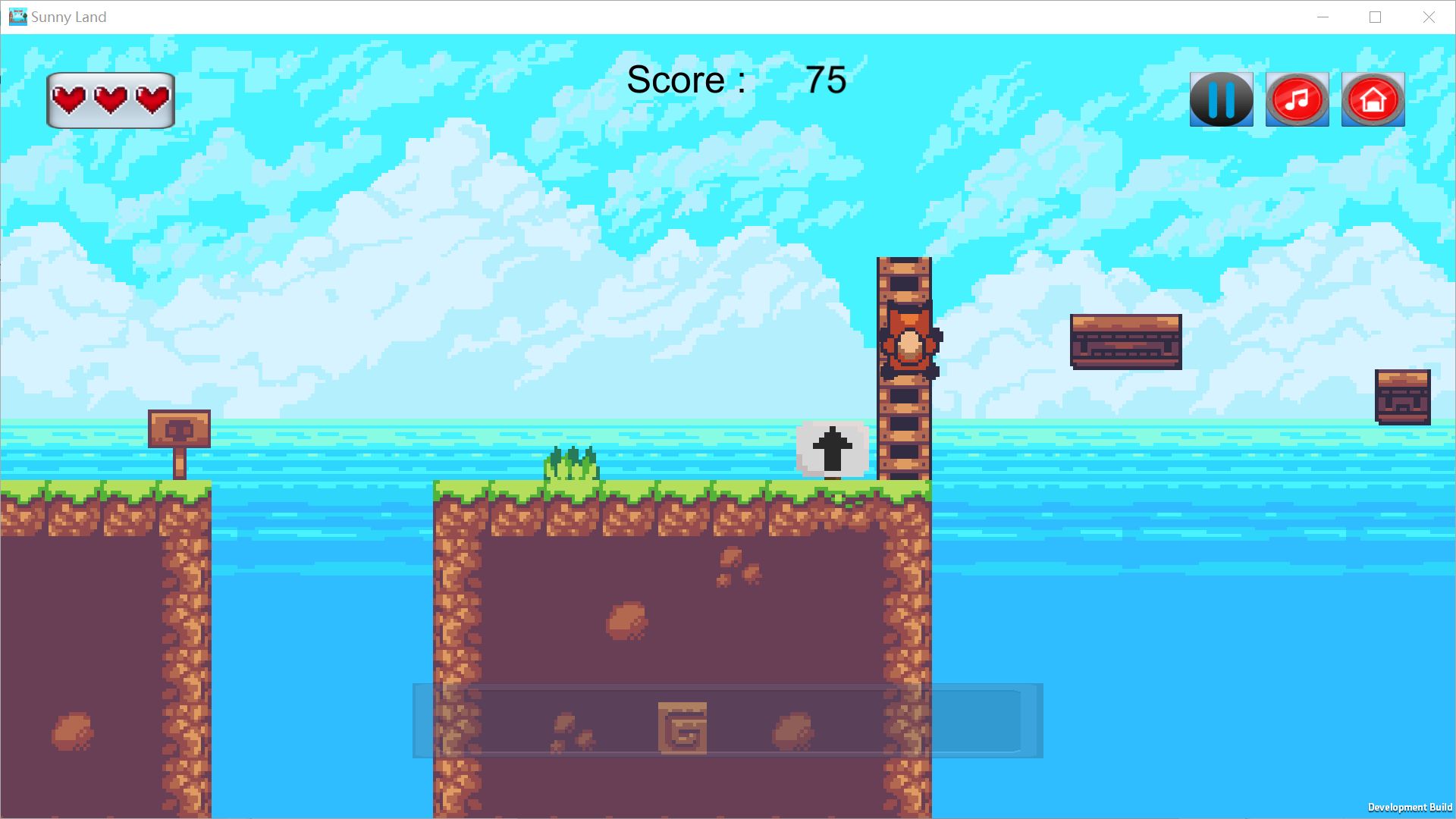1456x819 pixels.
Task: Click the semi-transparent bar near the bottom
Action: click(x=728, y=720)
